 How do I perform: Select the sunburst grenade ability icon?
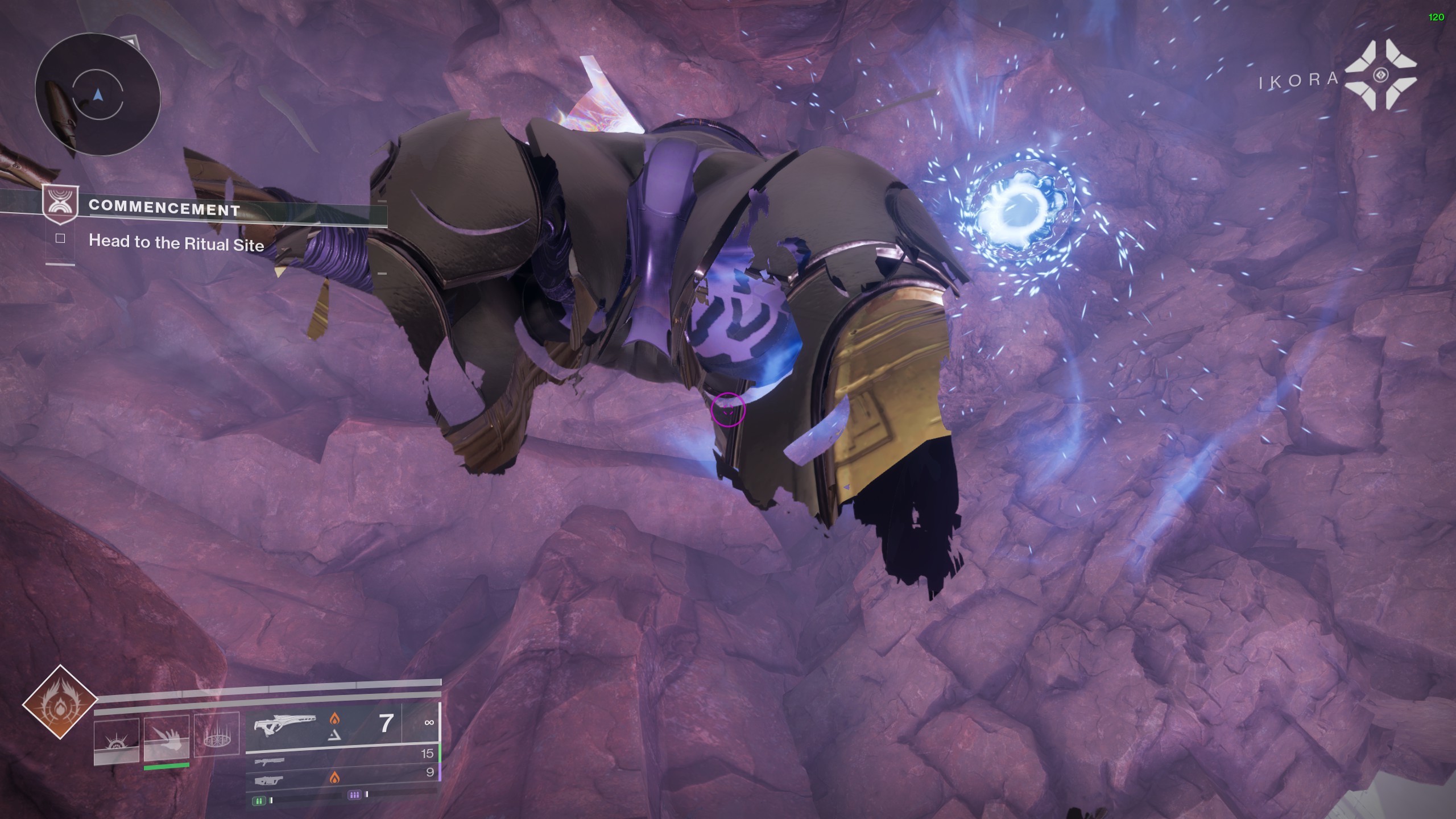[116, 738]
